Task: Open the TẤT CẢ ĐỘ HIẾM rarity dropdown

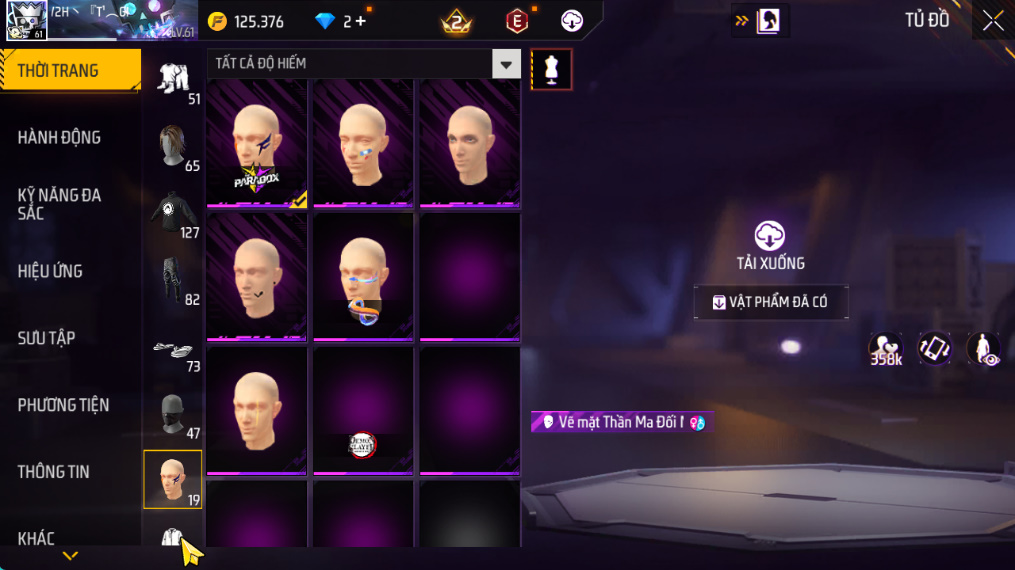Action: tap(506, 64)
